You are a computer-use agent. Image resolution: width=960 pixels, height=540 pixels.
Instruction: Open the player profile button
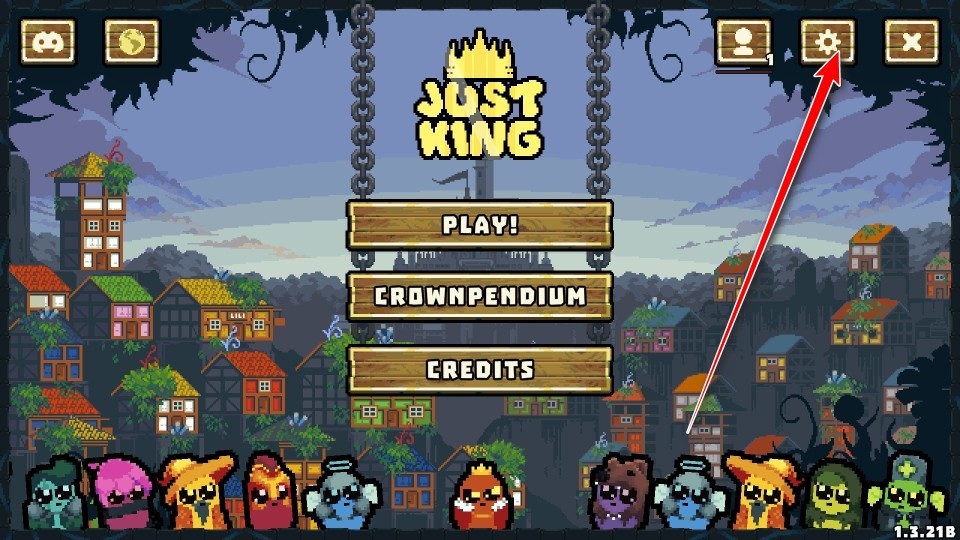(743, 43)
